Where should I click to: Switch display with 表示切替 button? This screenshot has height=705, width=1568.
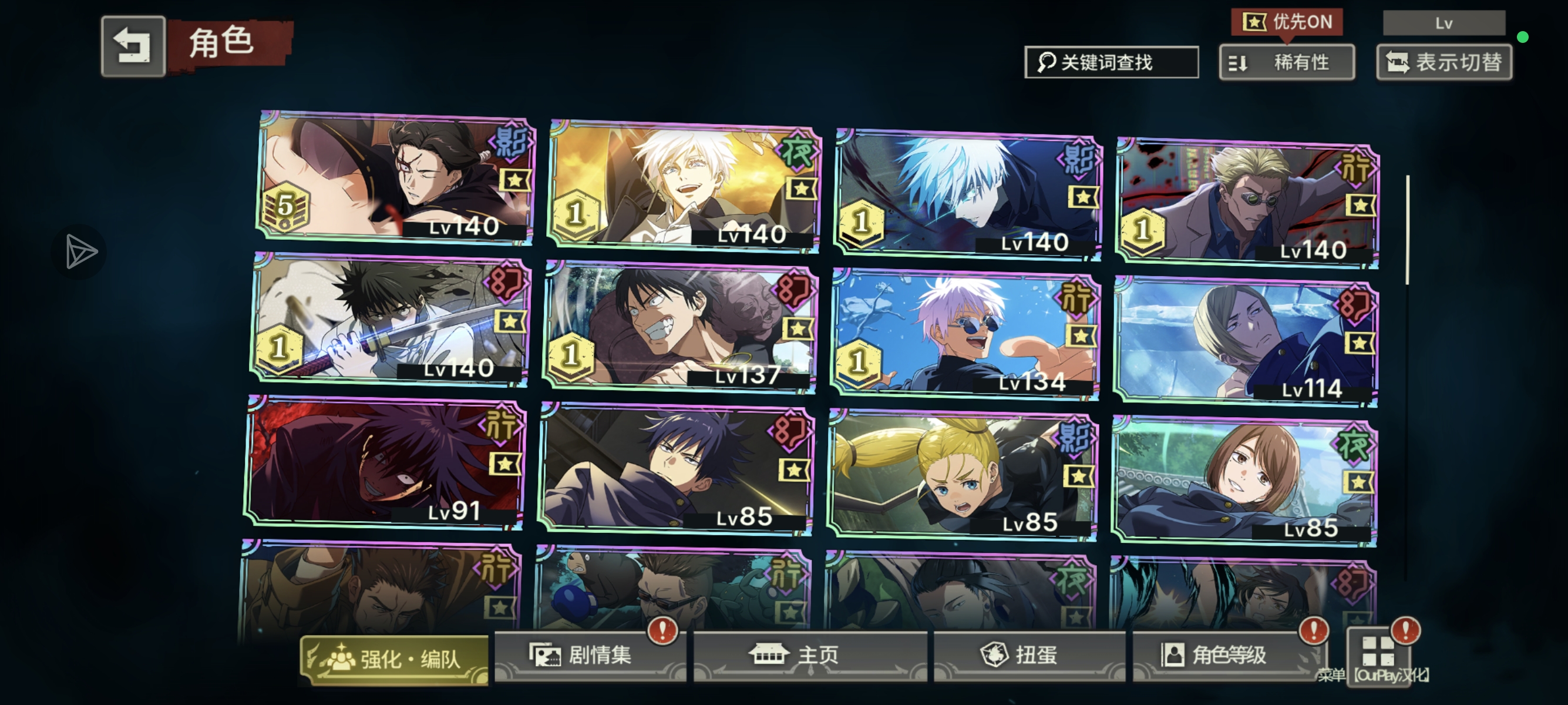(1444, 62)
